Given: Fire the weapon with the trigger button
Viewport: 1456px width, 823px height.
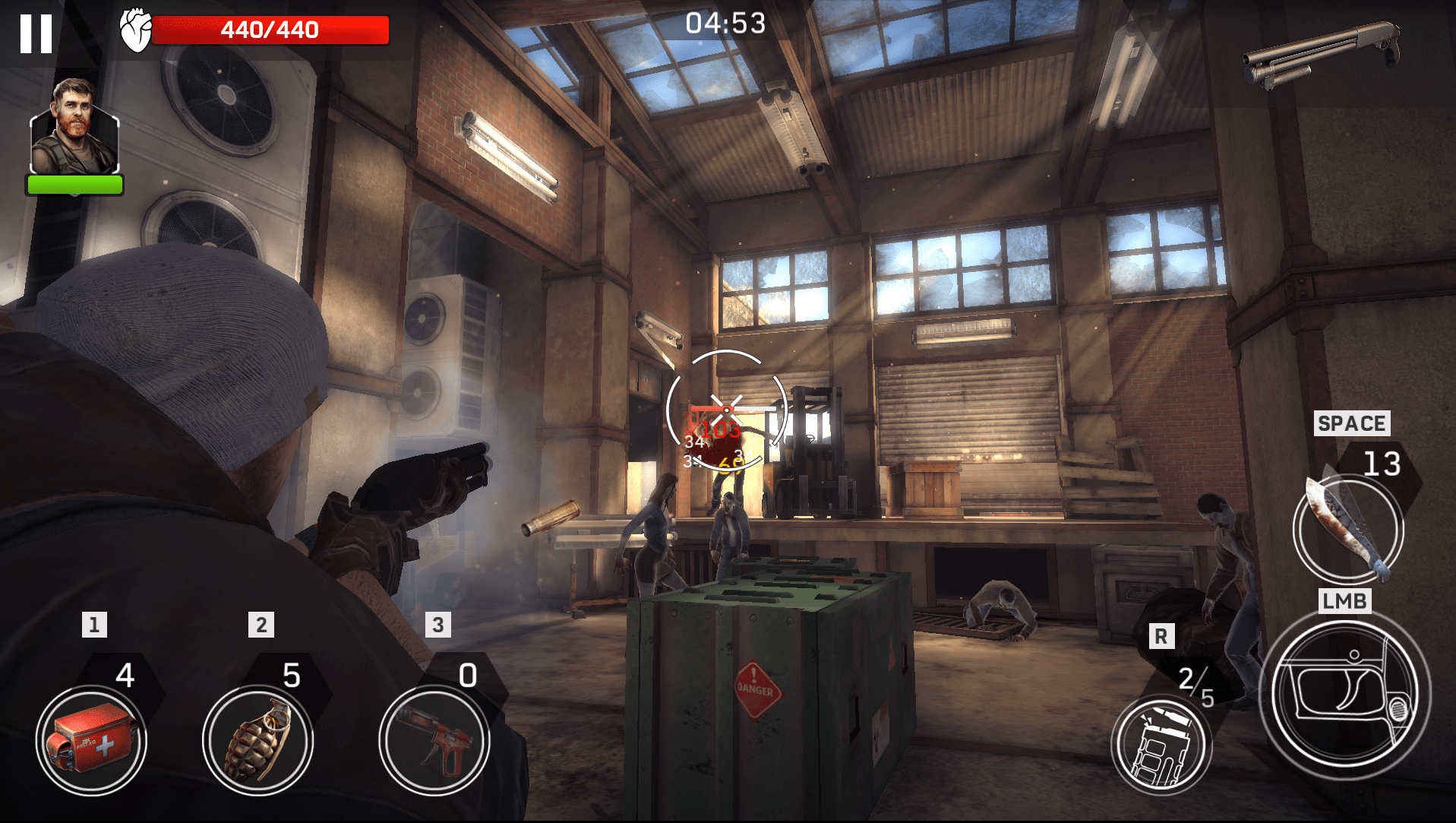Looking at the screenshot, I should click(1344, 693).
